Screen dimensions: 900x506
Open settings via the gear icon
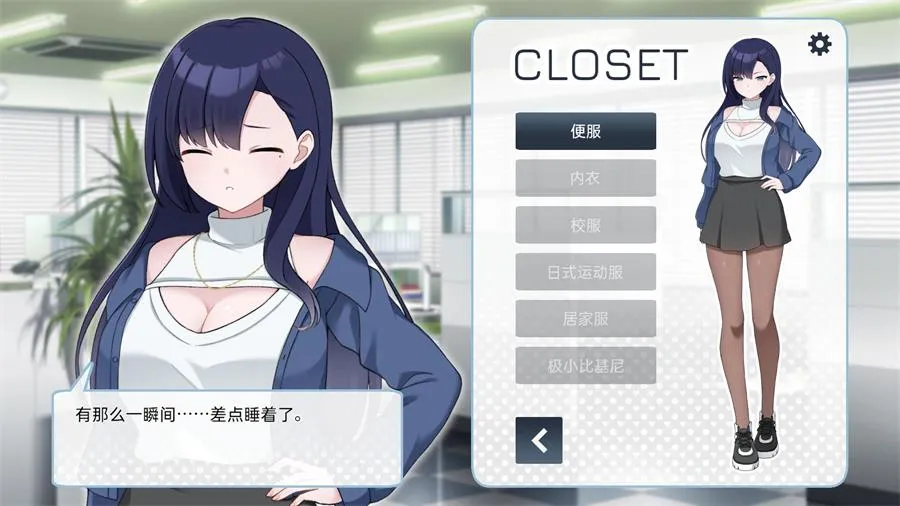coord(819,44)
